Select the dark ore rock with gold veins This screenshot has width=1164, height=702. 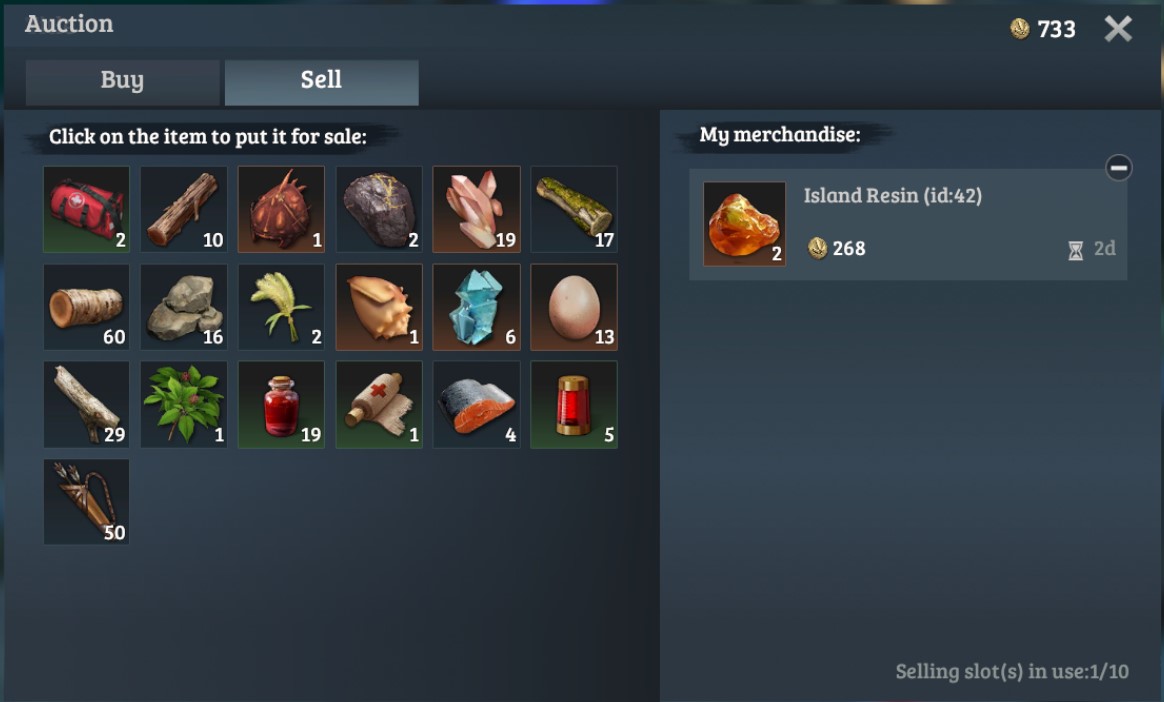tap(378, 209)
